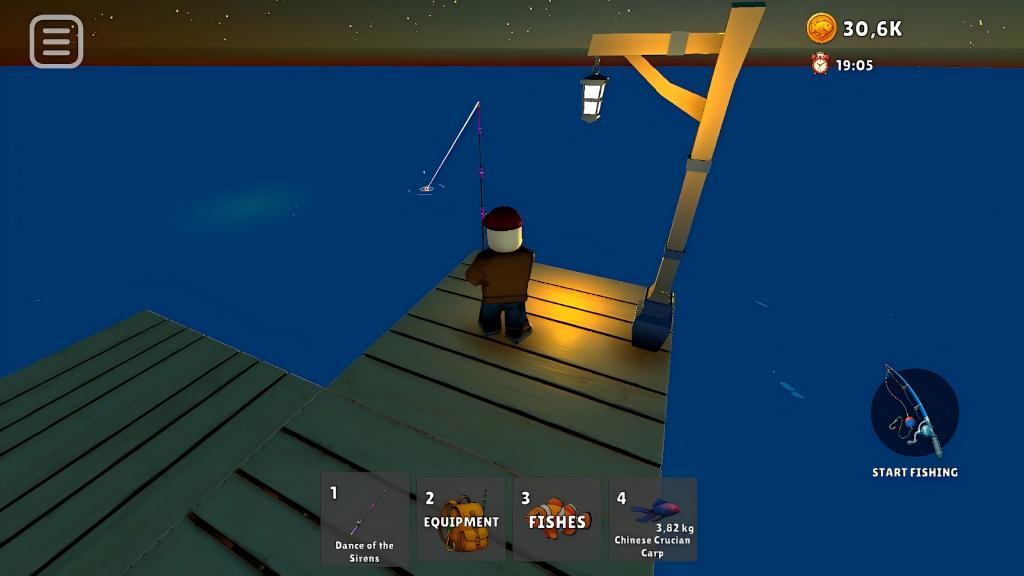This screenshot has width=1024, height=576.
Task: Select the Dance of the Sirens rod slot
Action: click(x=365, y=518)
